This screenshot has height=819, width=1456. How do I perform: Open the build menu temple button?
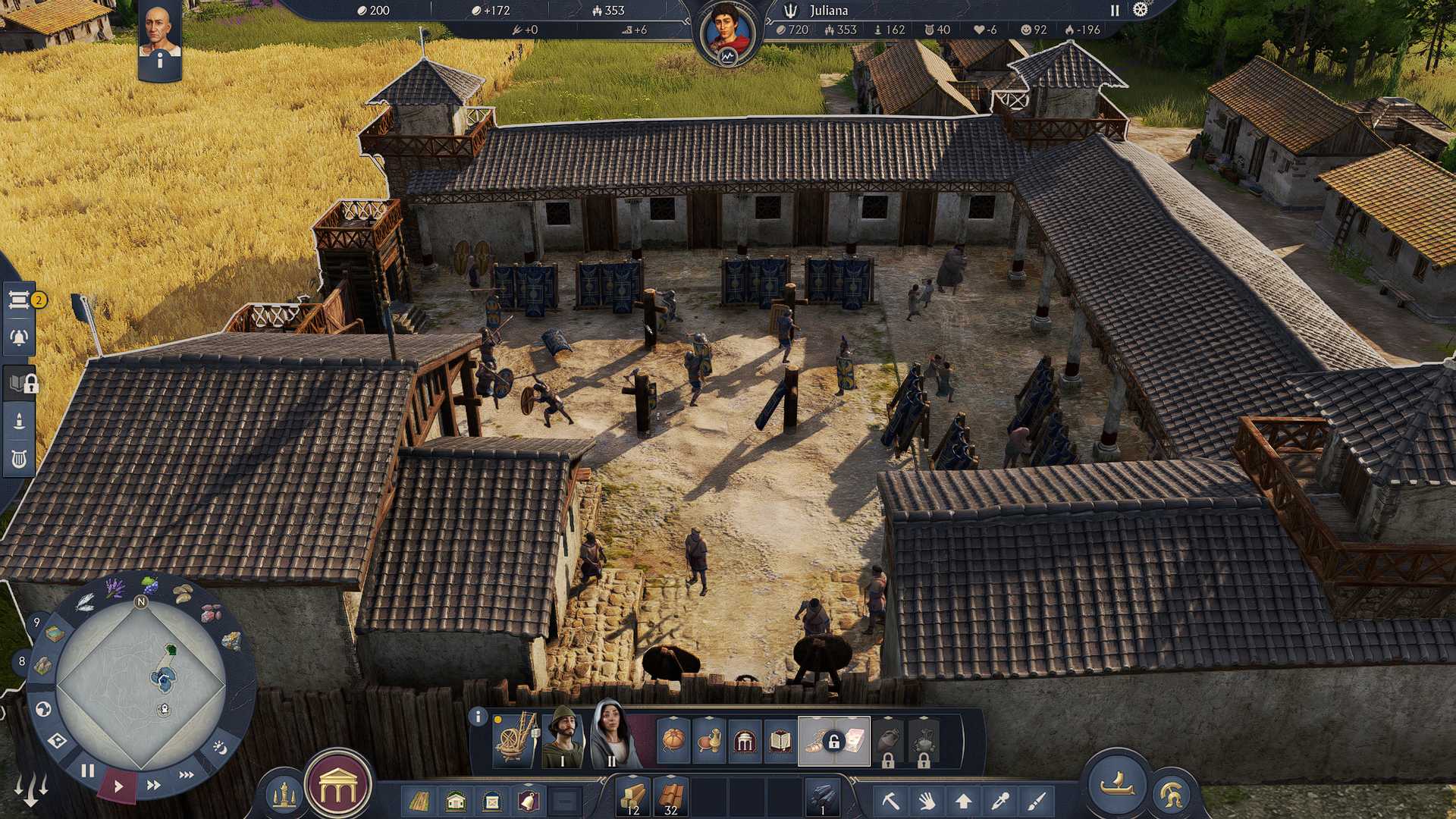[337, 787]
